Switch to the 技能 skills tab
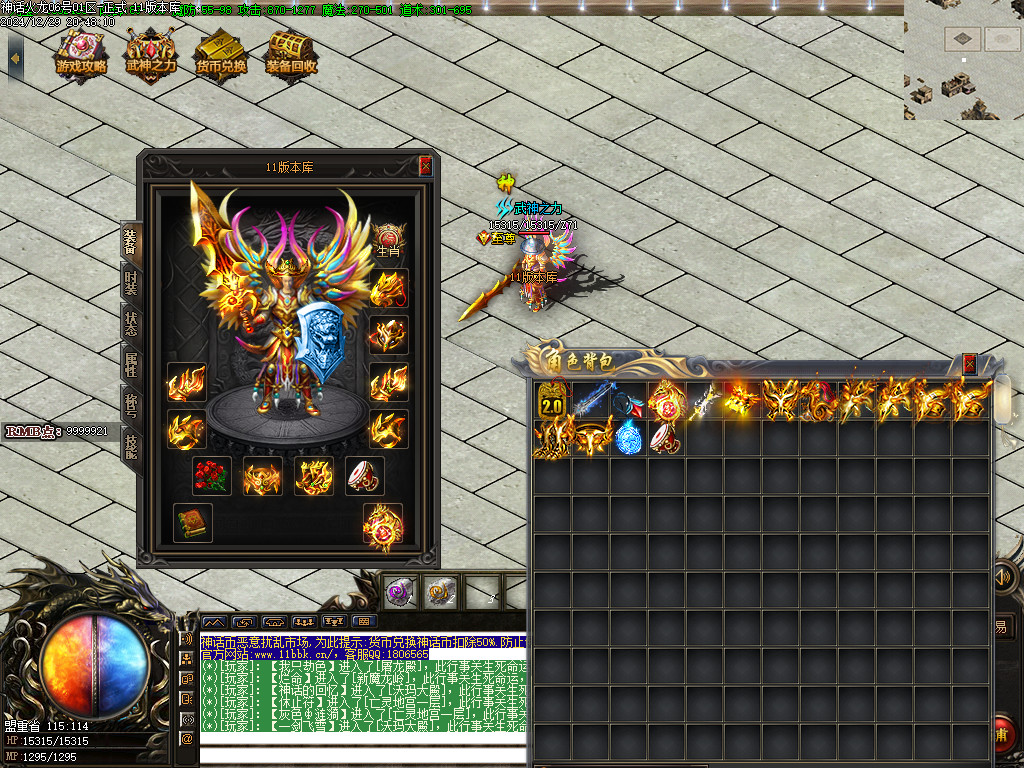The width and height of the screenshot is (1024, 768). point(131,444)
